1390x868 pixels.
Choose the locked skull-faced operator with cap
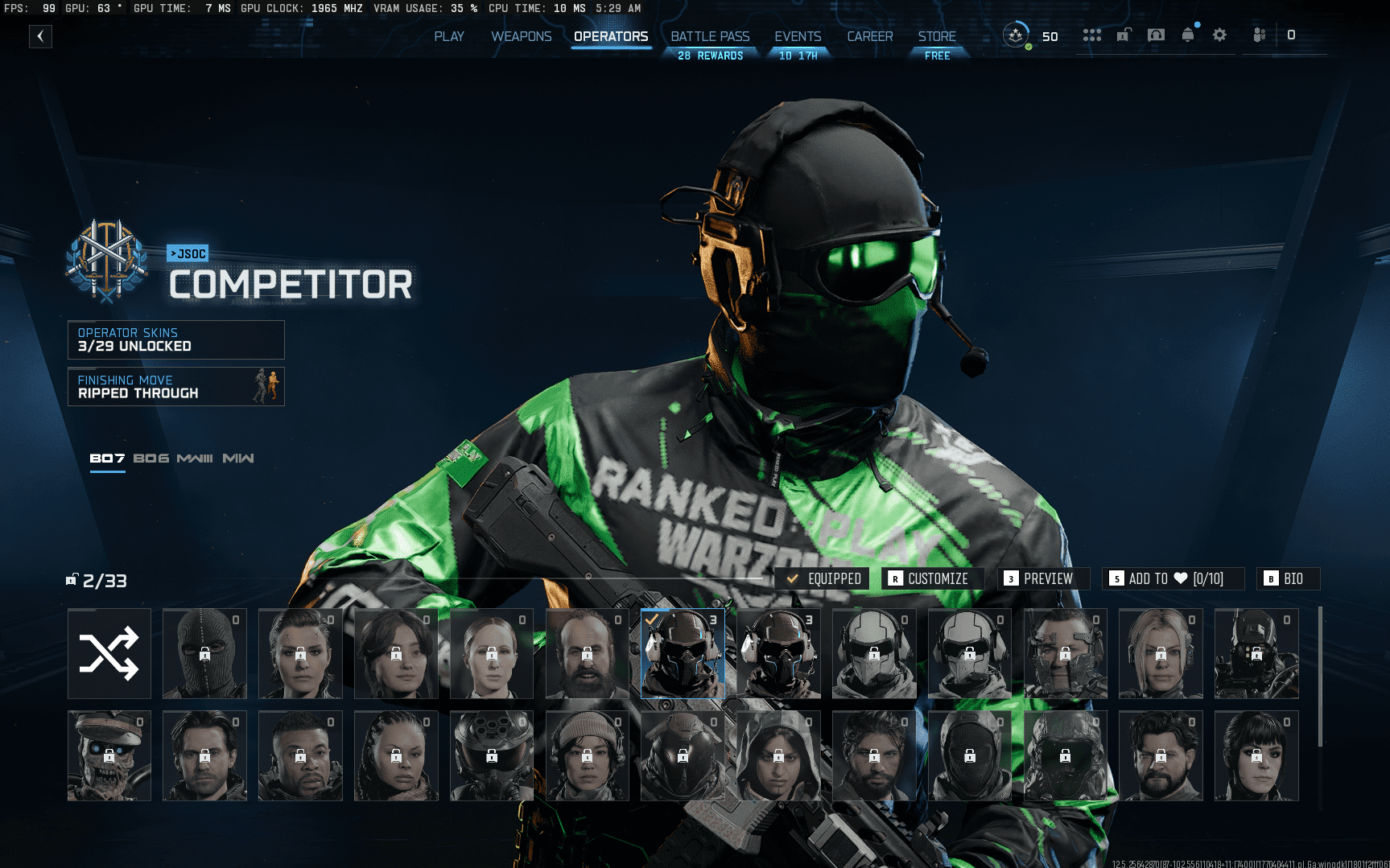[x=109, y=755]
